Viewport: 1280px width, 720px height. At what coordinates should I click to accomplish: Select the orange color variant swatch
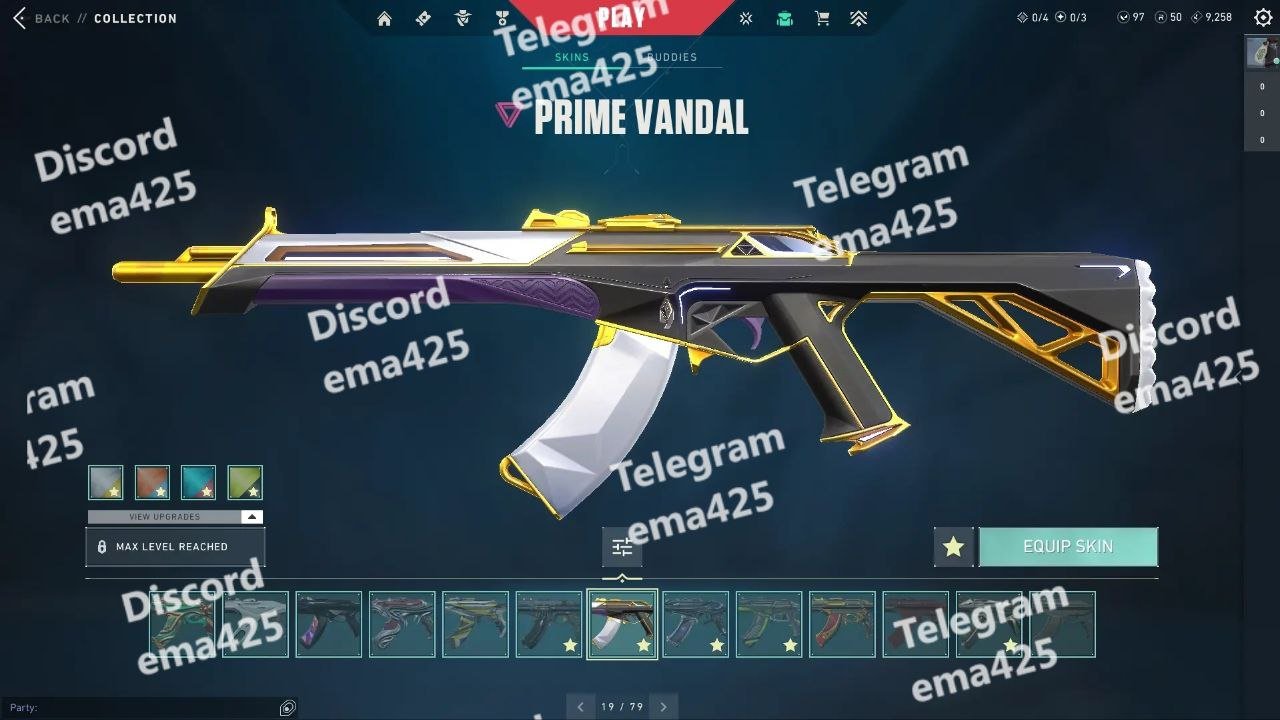coord(152,482)
